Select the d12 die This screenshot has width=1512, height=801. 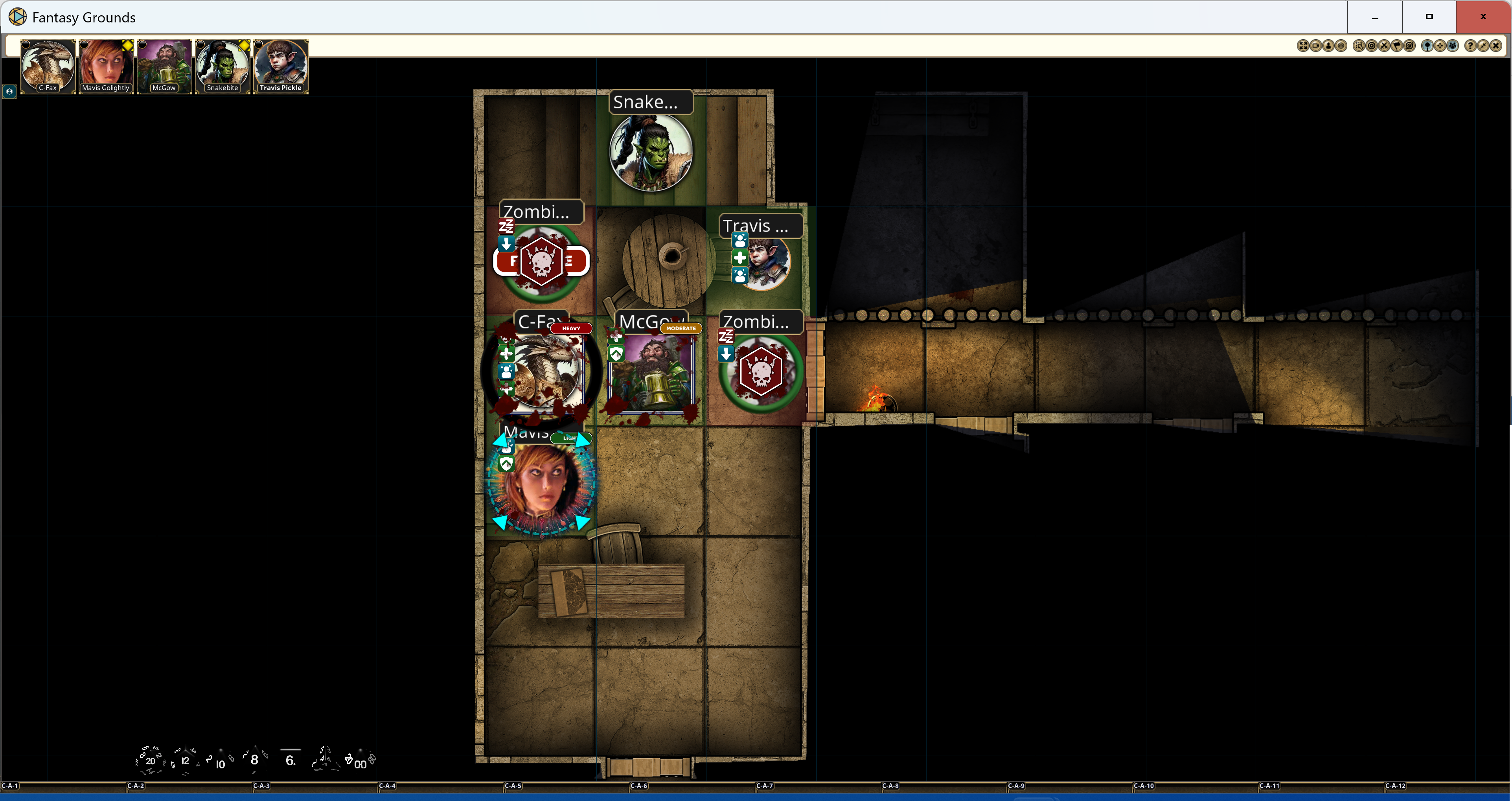185,760
